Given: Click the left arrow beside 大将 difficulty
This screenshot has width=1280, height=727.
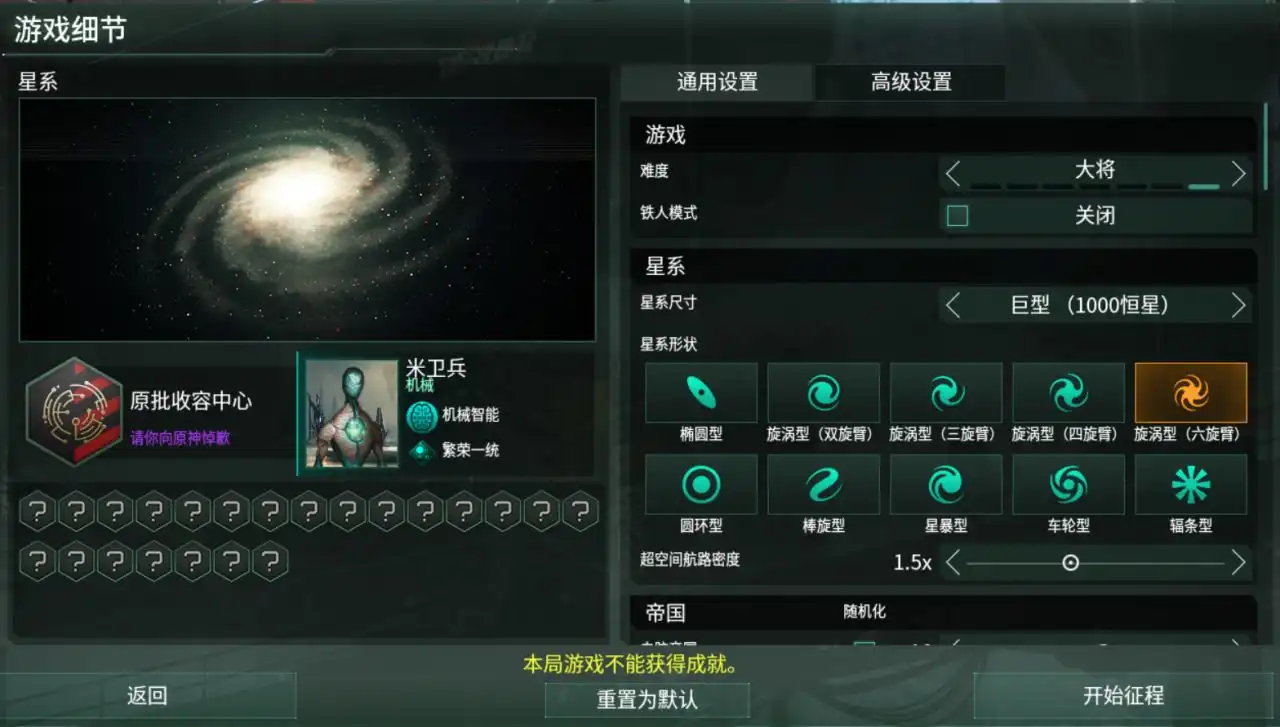Looking at the screenshot, I should [x=951, y=172].
